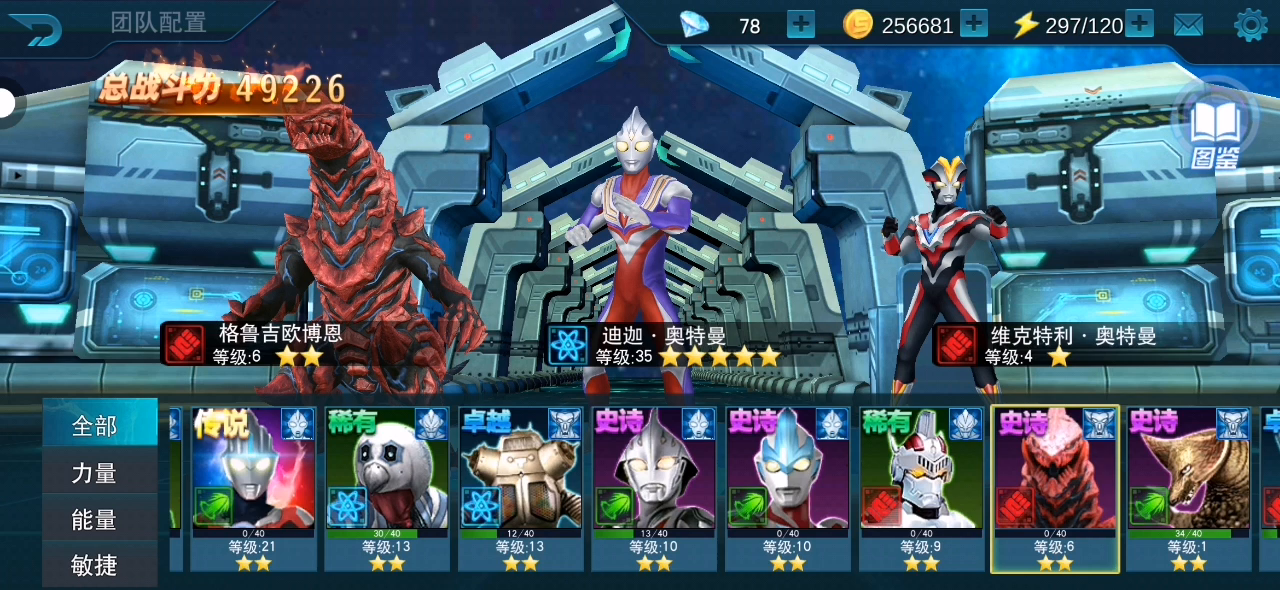Viewport: 1280px width, 590px height.
Task: Select the 敏捷 category tab
Action: tap(96, 566)
